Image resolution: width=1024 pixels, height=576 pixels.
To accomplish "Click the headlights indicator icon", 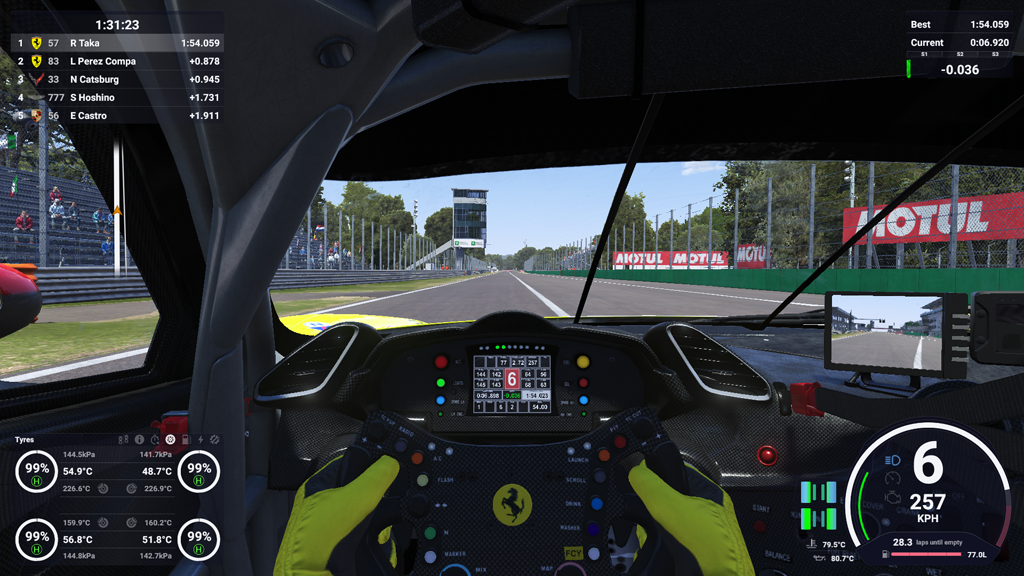I will click(893, 461).
